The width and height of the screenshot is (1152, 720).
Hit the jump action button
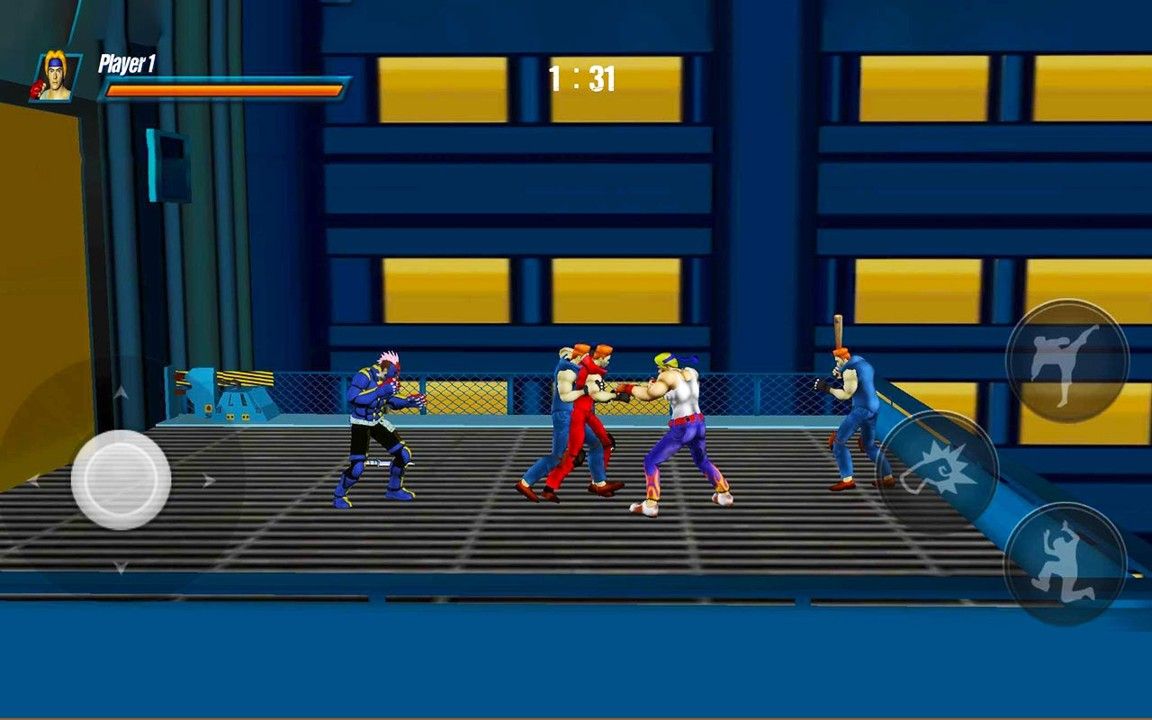pyautogui.click(x=1064, y=563)
